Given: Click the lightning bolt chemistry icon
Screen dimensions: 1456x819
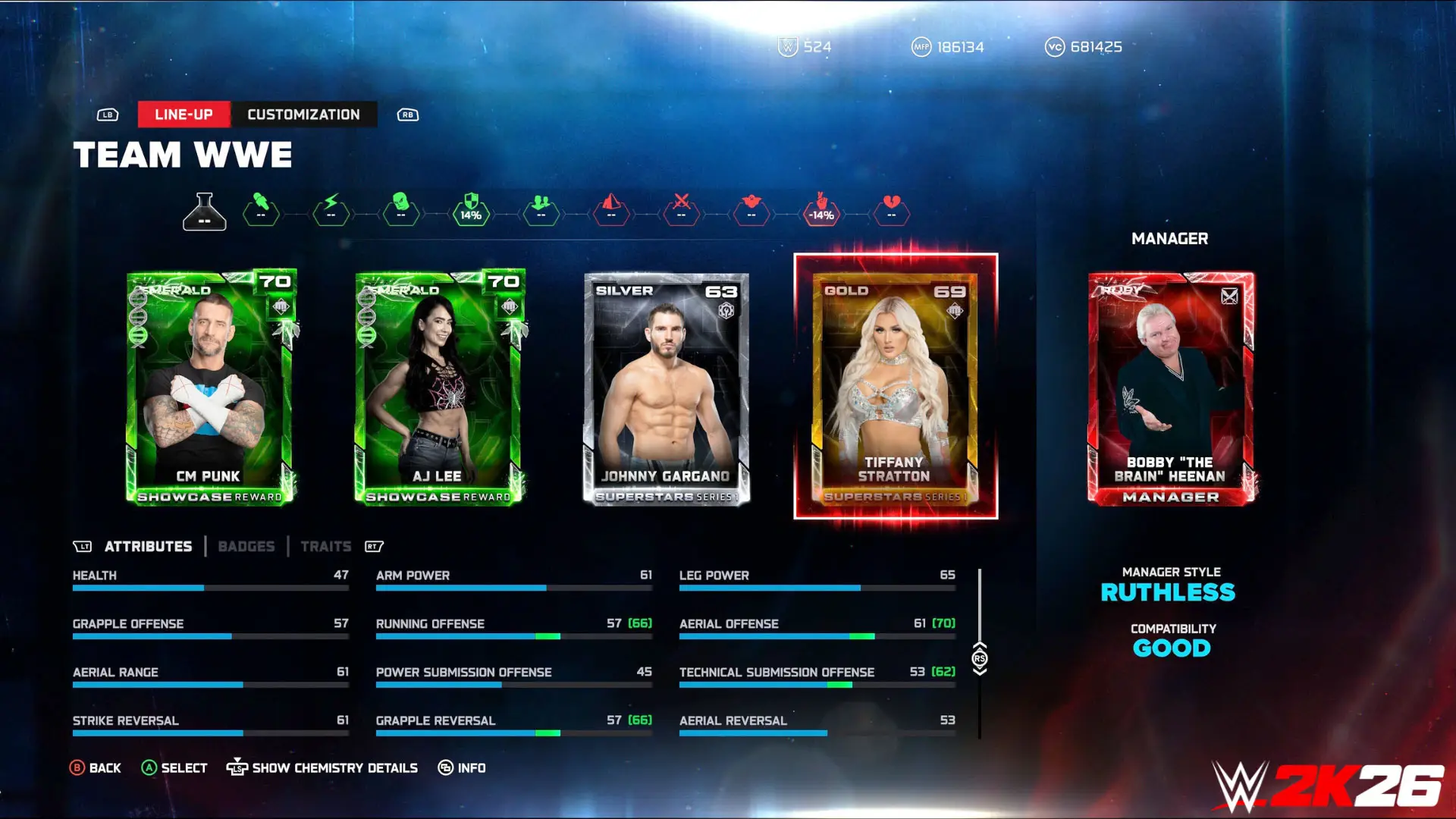Looking at the screenshot, I should point(331,213).
